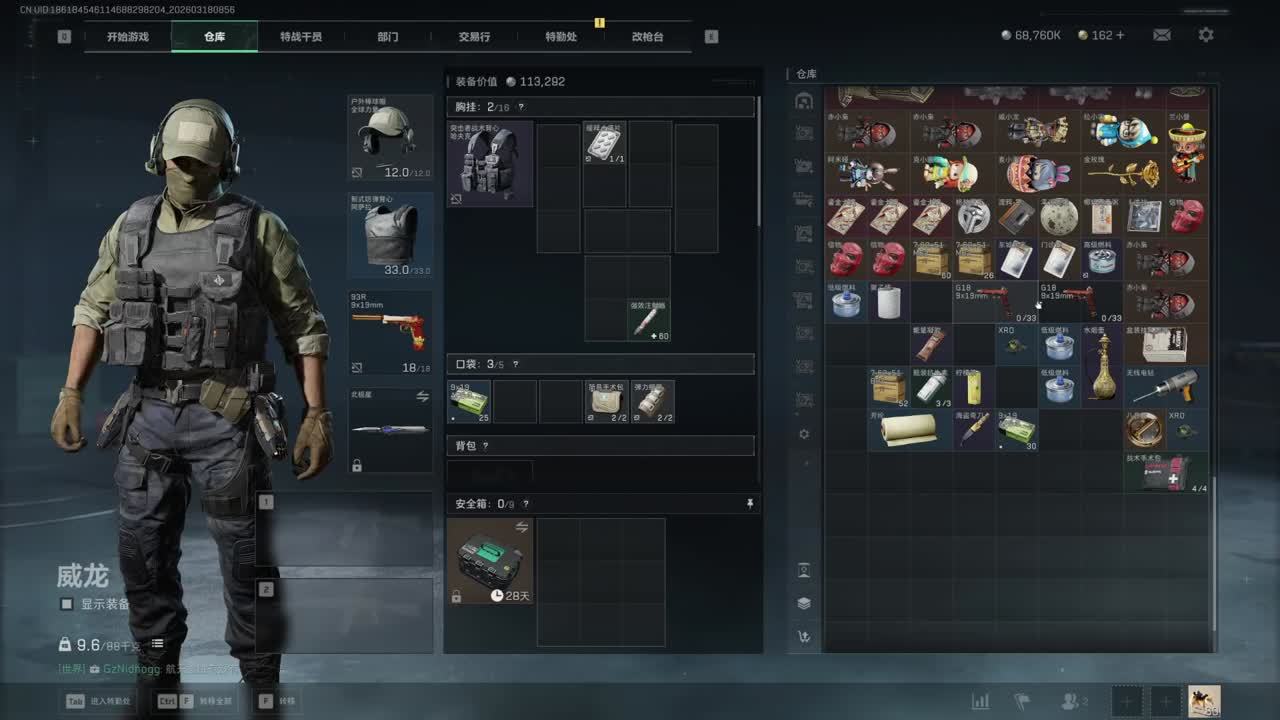Go to the 部门 tab
This screenshot has width=1280, height=720.
388,37
